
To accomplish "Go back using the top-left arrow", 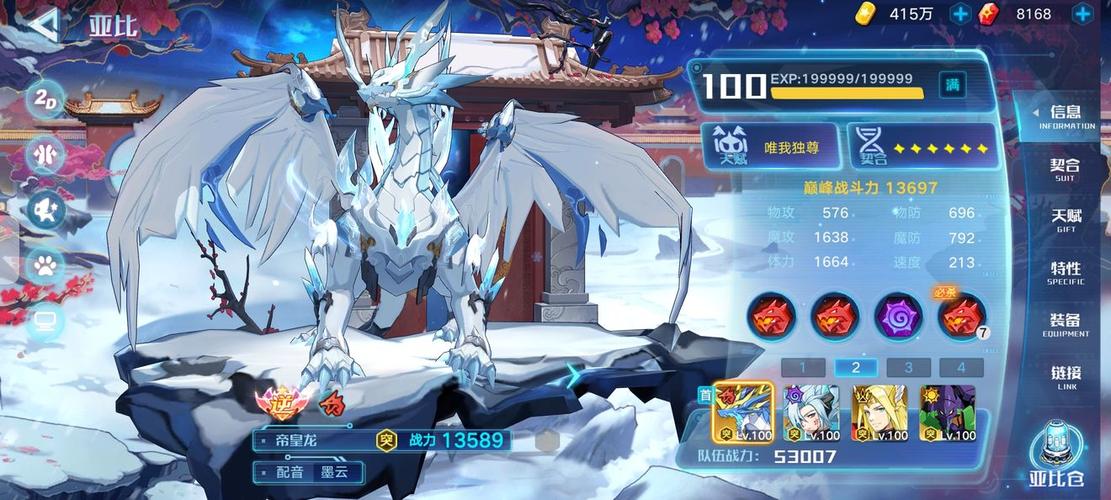I will click(x=42, y=25).
